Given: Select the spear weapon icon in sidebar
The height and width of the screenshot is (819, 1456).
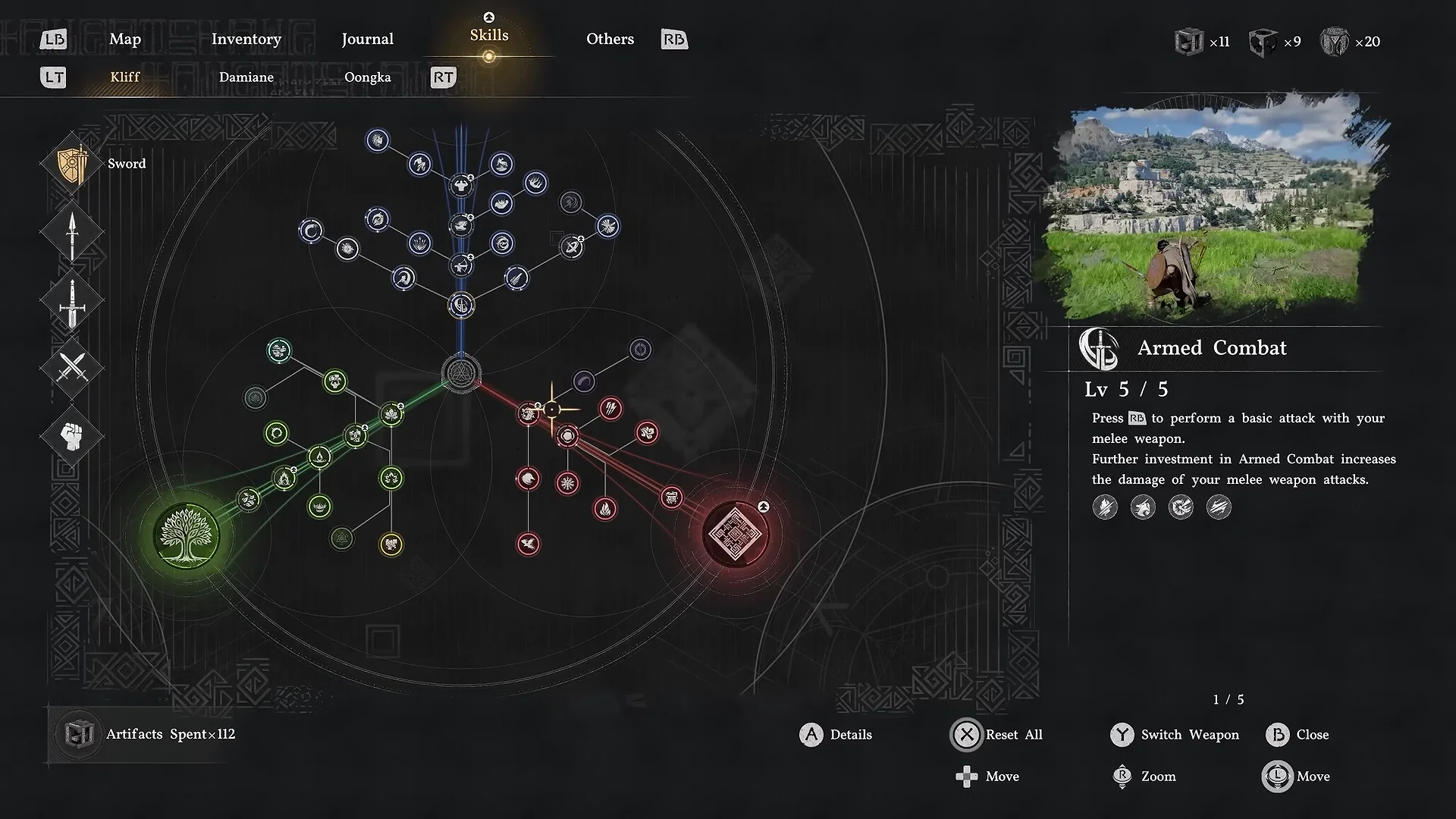Looking at the screenshot, I should tap(71, 231).
